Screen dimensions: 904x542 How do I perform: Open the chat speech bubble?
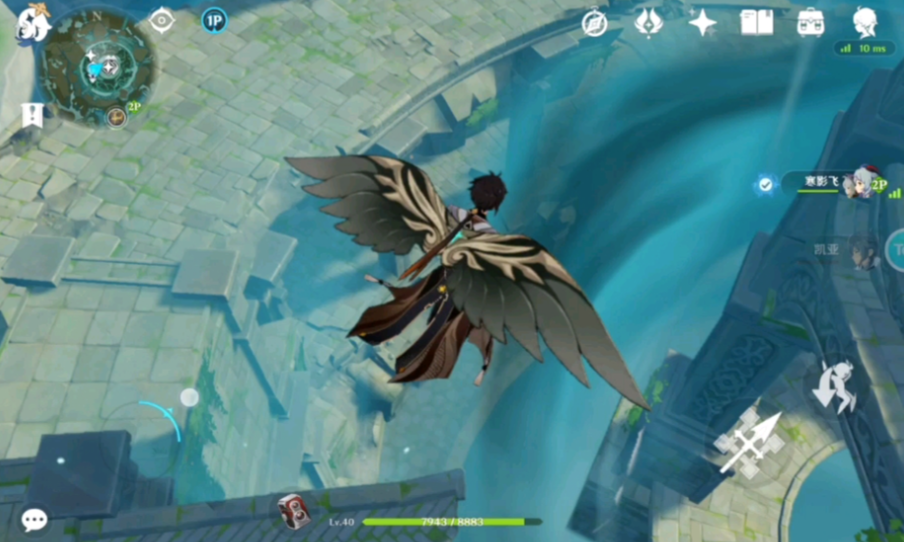tap(34, 519)
